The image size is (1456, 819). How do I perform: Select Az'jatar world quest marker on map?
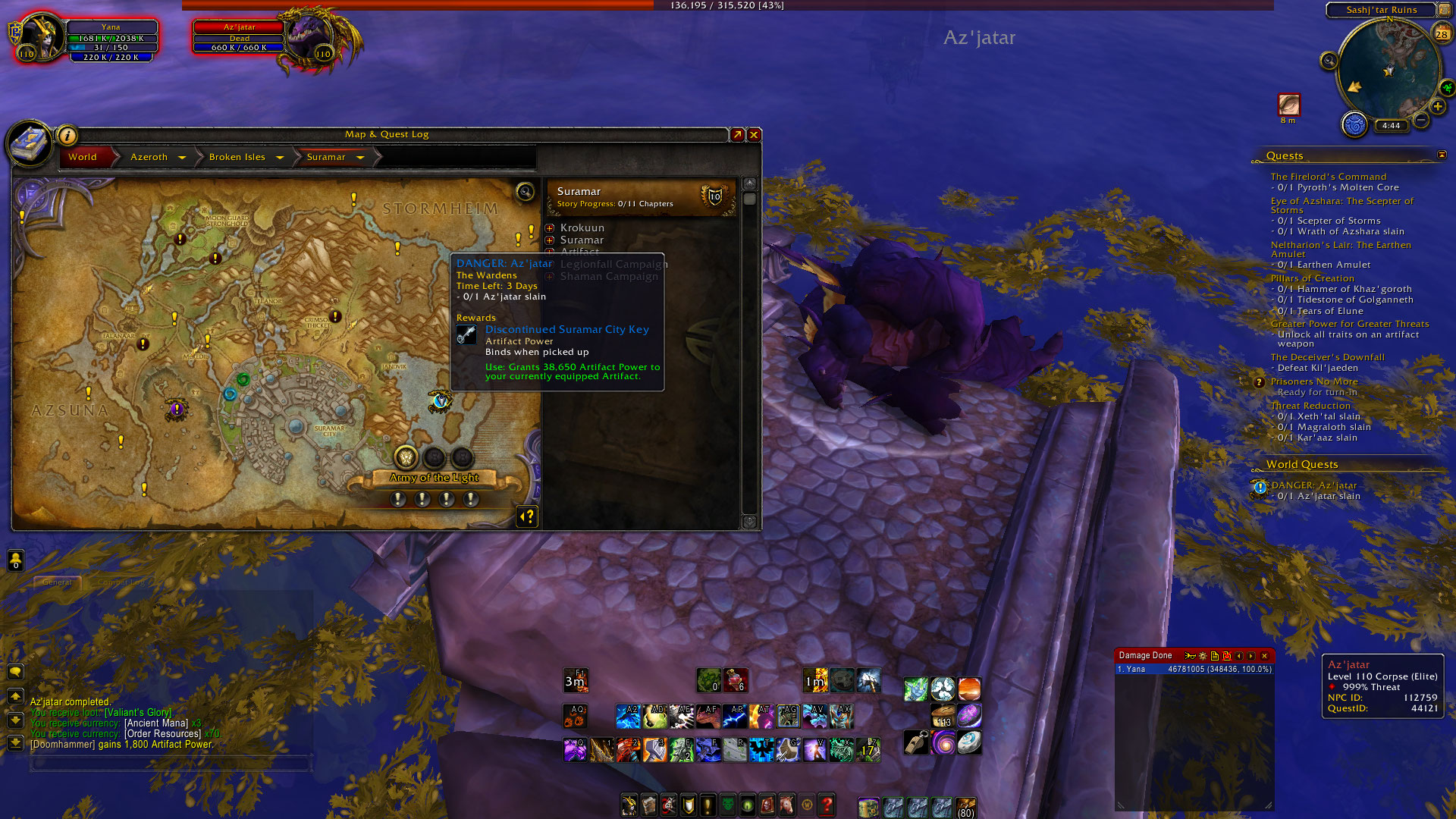pyautogui.click(x=440, y=400)
